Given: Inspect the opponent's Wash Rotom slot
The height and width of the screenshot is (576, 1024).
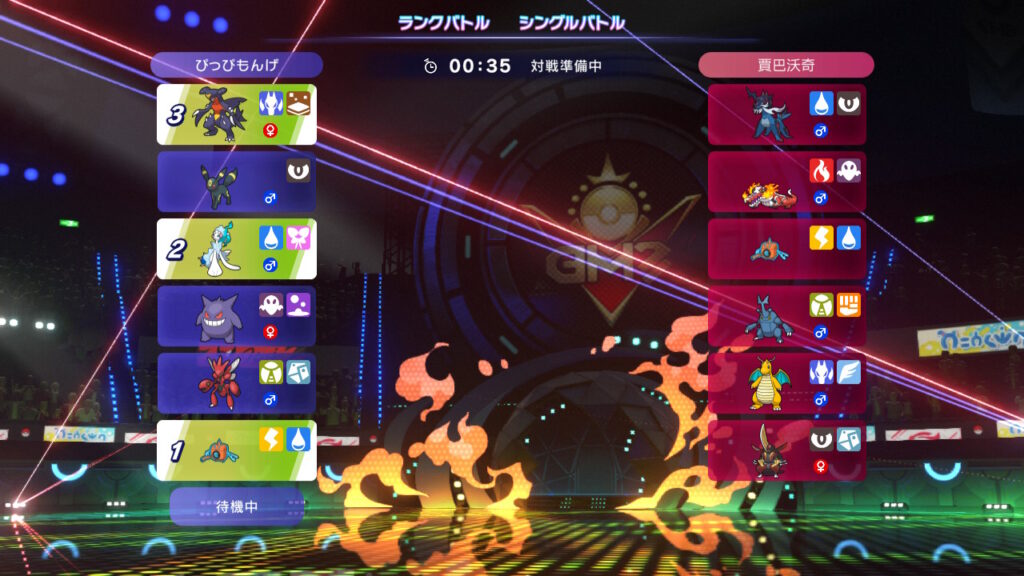Looking at the screenshot, I should click(x=787, y=249).
